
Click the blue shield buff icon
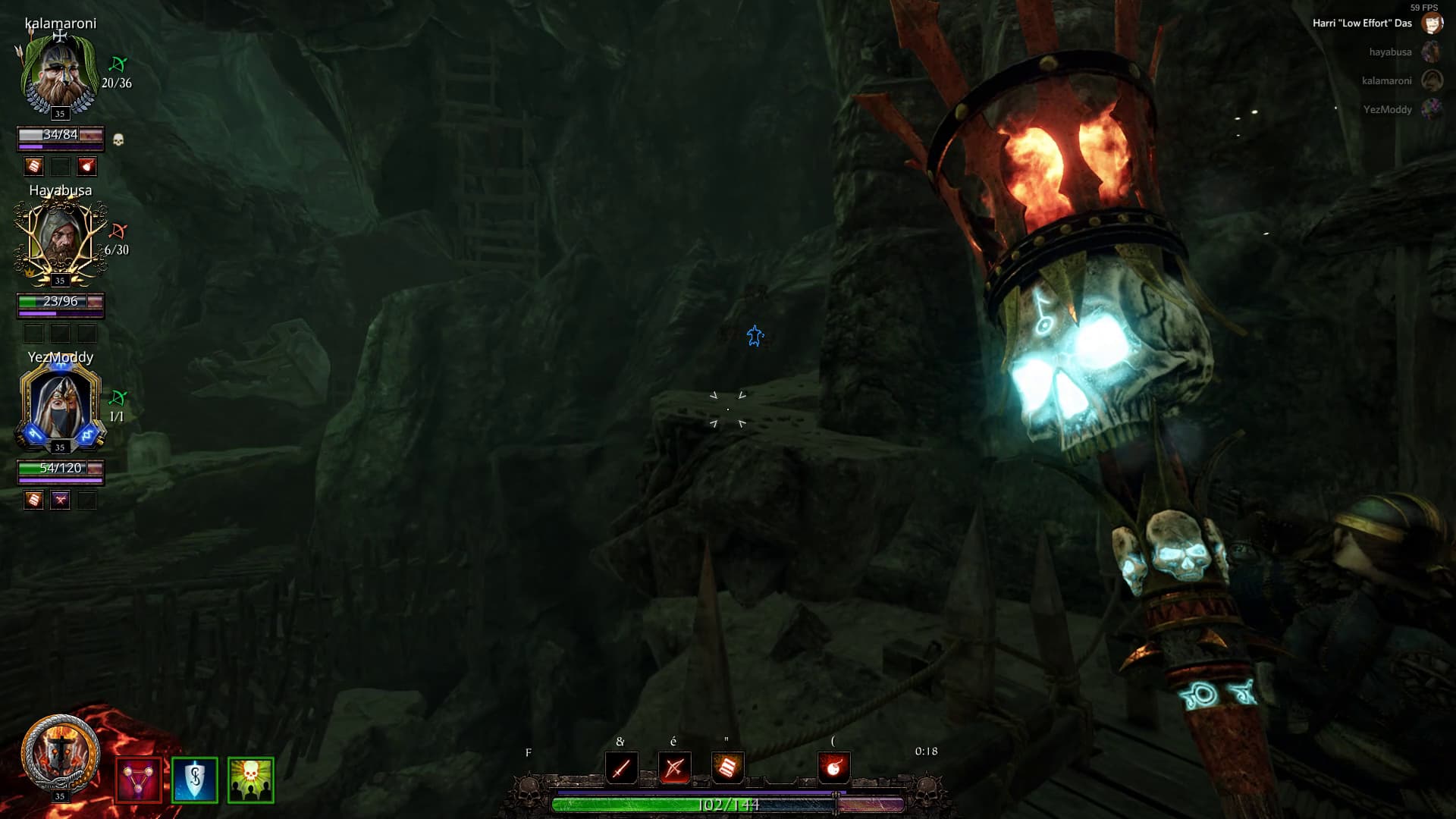click(194, 780)
